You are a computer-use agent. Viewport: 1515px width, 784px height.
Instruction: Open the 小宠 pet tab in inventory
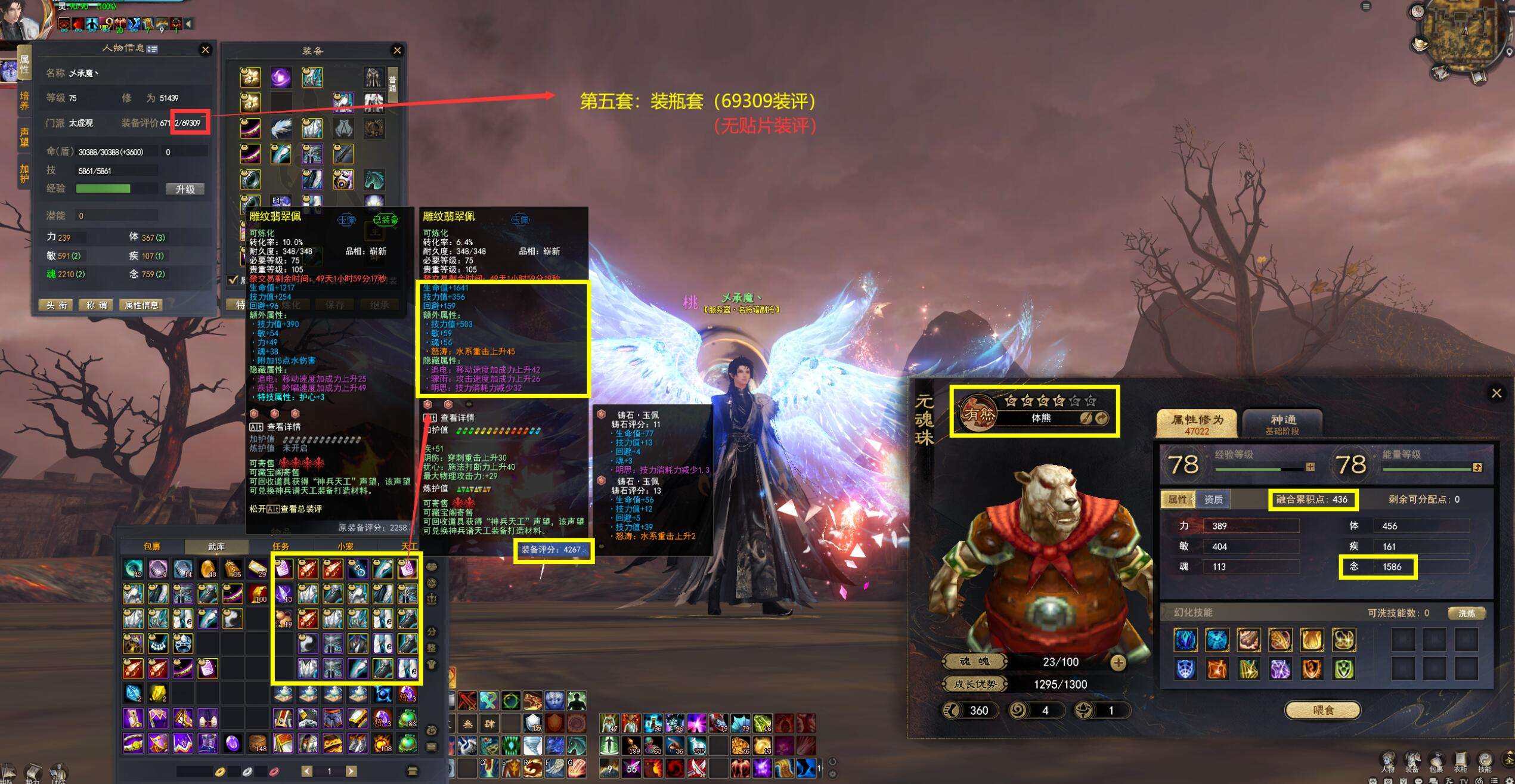345,546
